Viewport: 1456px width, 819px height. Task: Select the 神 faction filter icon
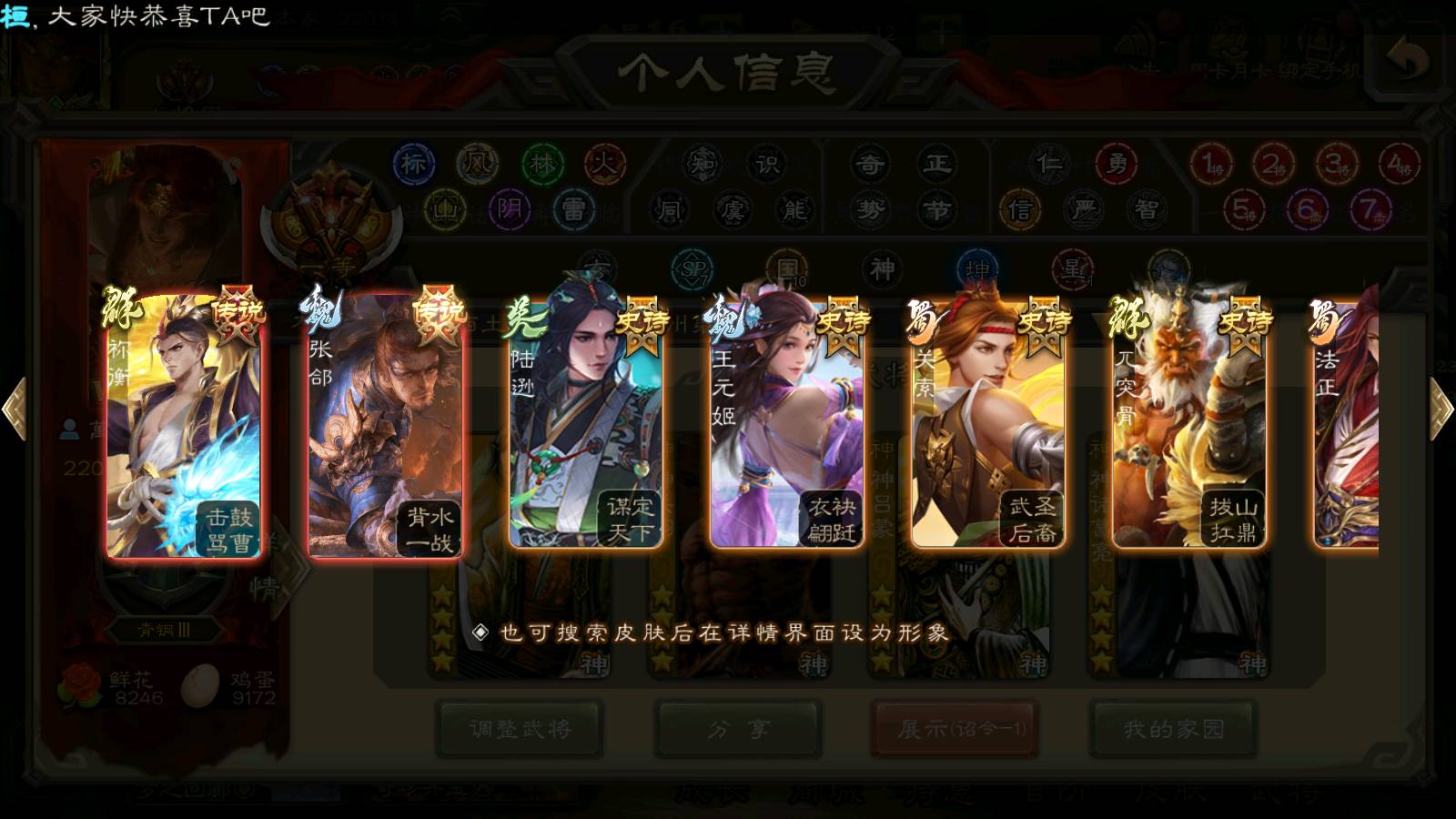coord(882,270)
